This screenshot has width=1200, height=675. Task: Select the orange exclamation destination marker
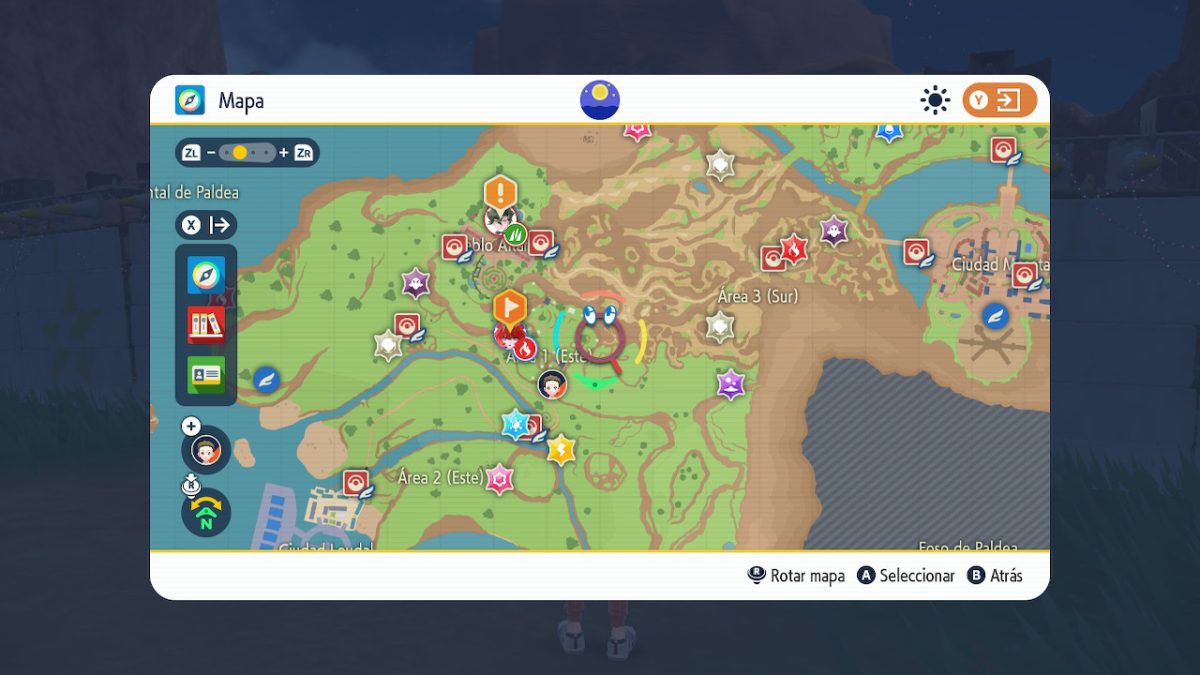click(x=500, y=191)
